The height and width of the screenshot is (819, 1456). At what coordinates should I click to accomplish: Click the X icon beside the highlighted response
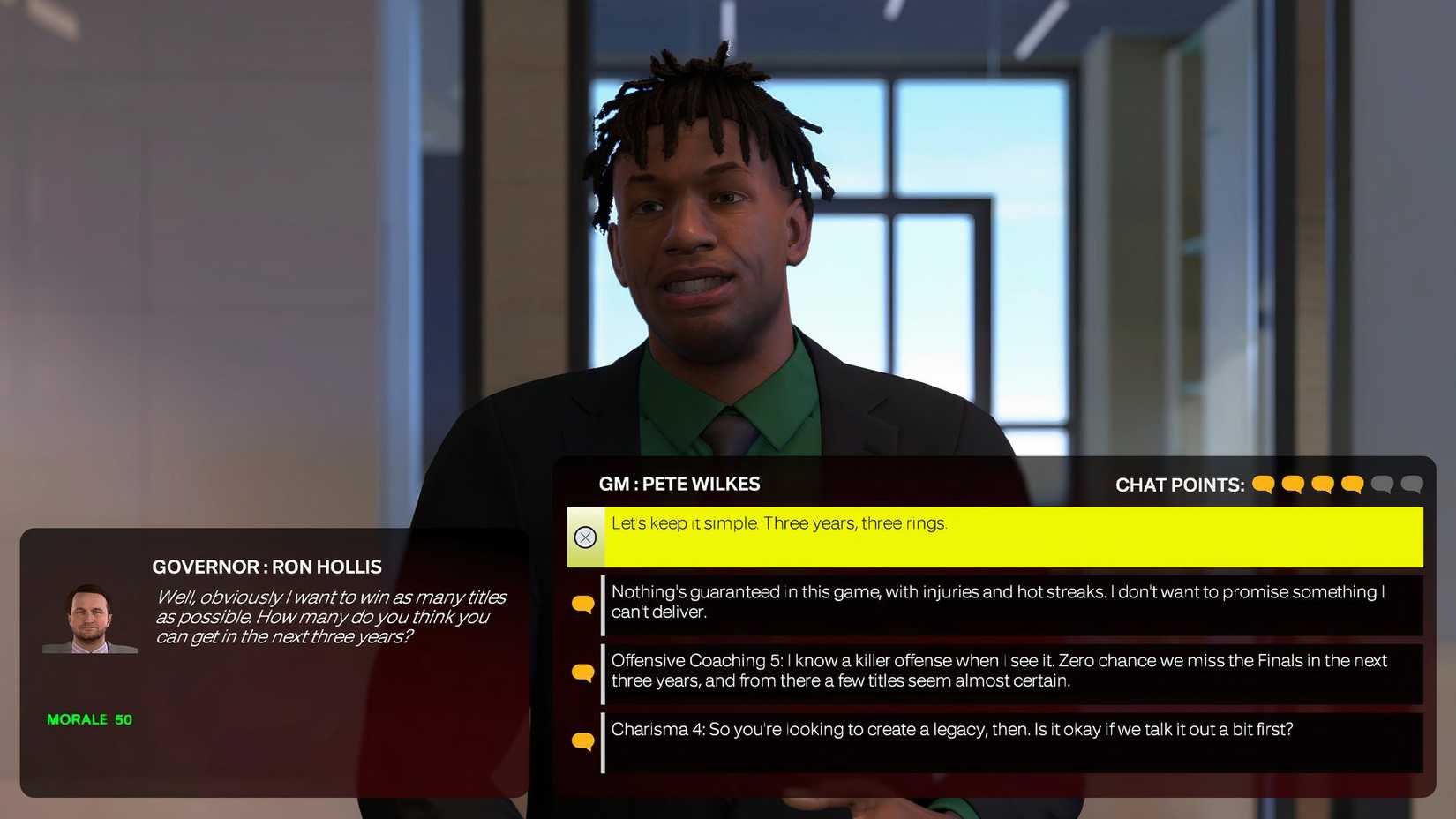coord(585,537)
